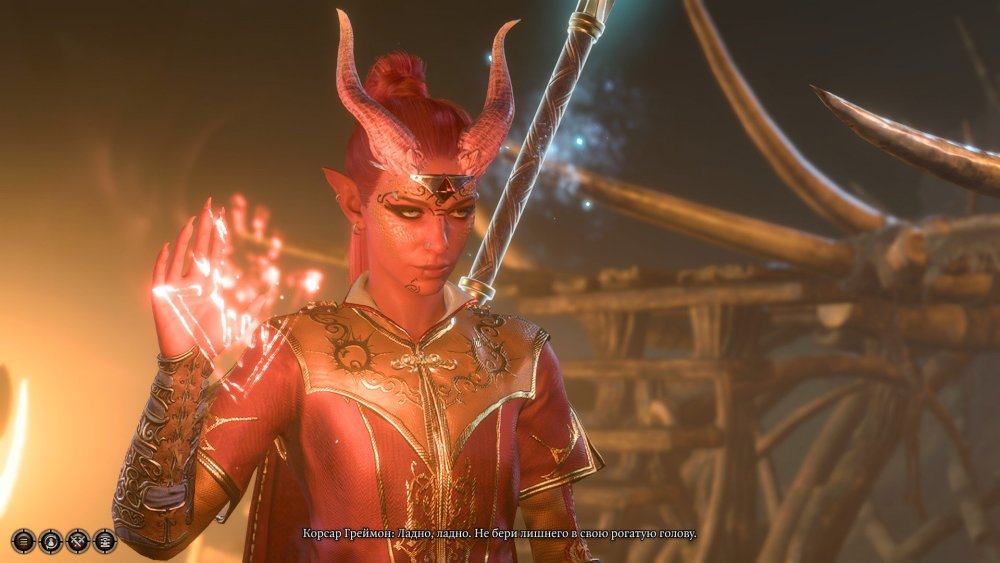This screenshot has height=563, width=1000.
Task: Open the three-lines dialogue menu icon
Action: tap(23, 541)
